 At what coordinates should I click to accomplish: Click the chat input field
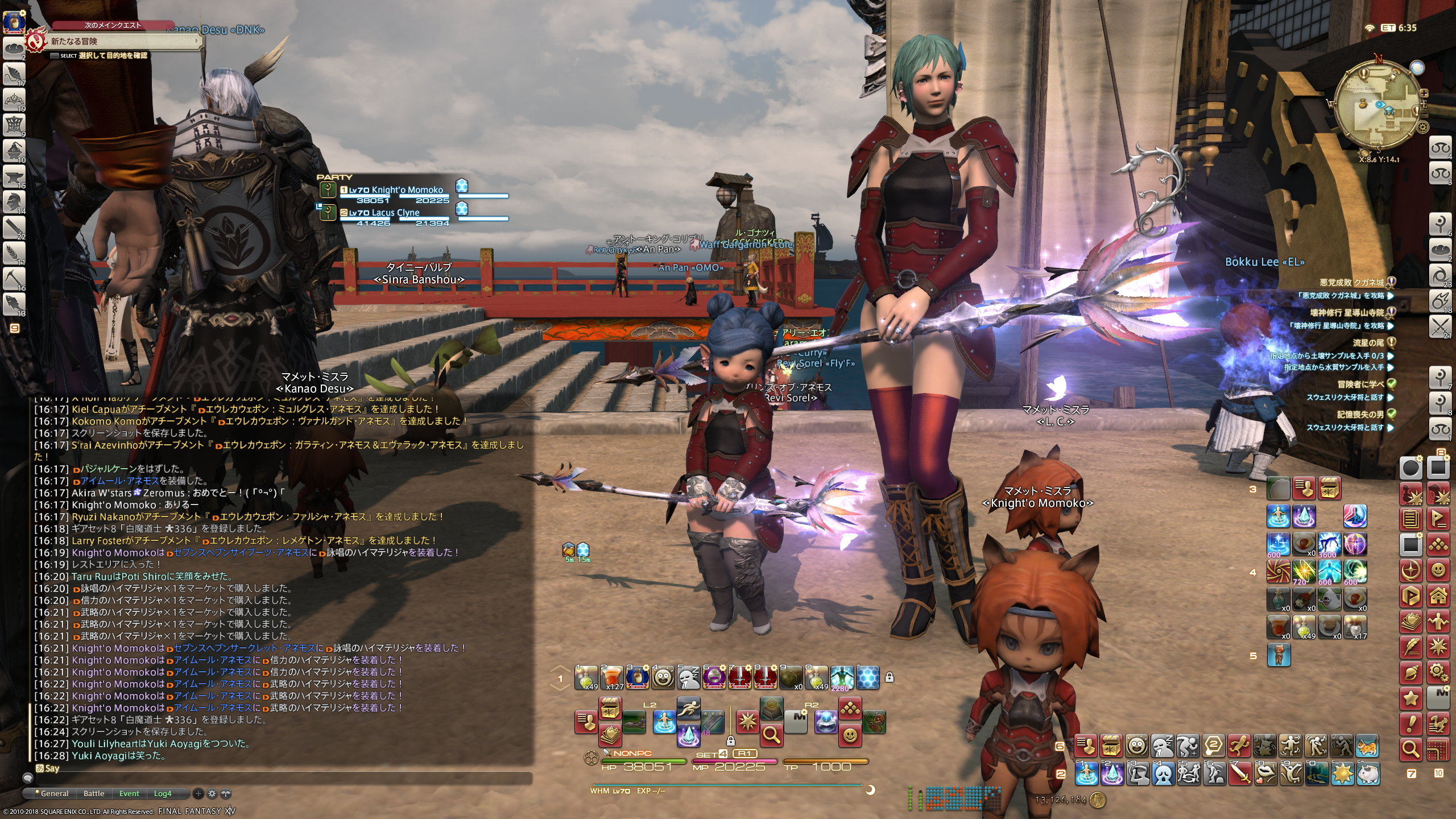tap(284, 777)
